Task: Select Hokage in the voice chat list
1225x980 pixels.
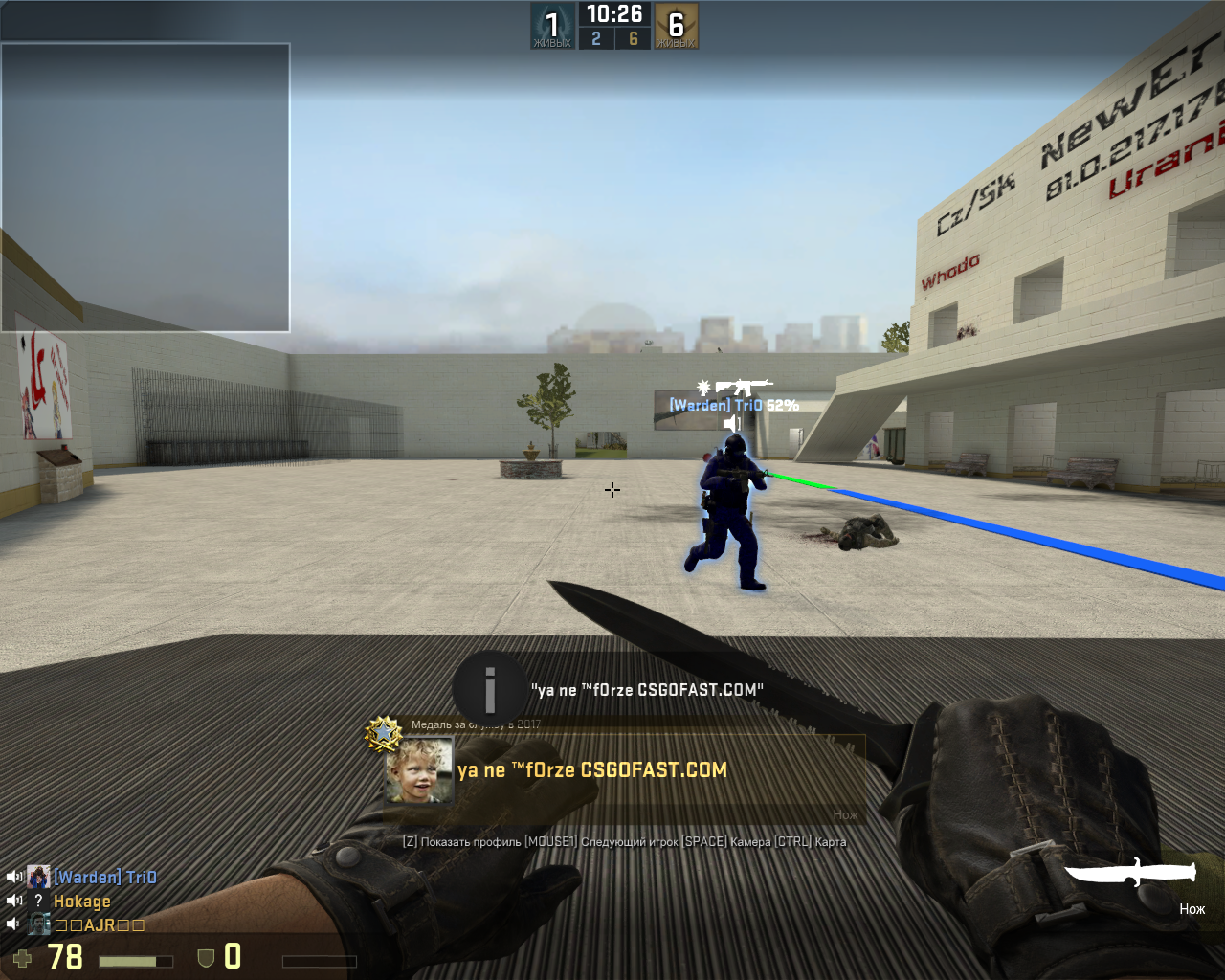Action: 82,902
